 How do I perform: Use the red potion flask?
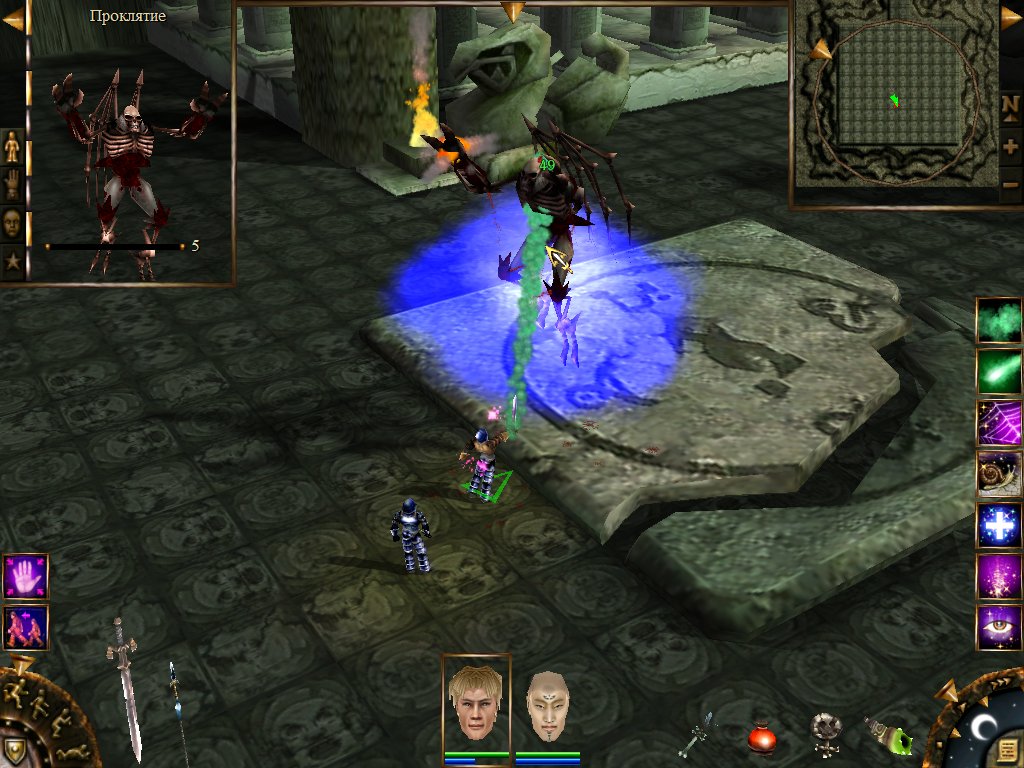(x=763, y=739)
